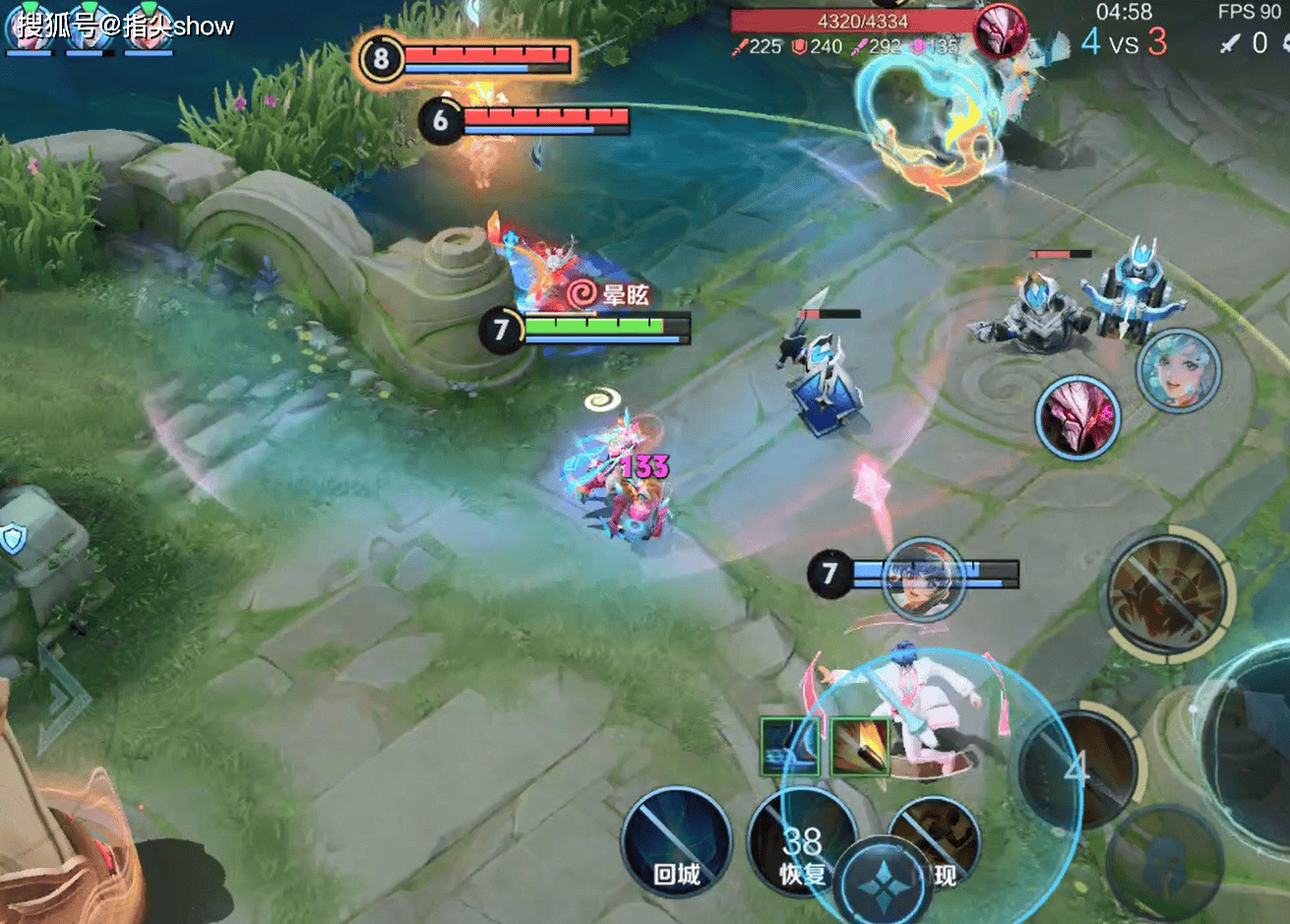Select the enemy portrait beside the health readout
Screen dimensions: 1290x924
pyautogui.click(x=1001, y=30)
